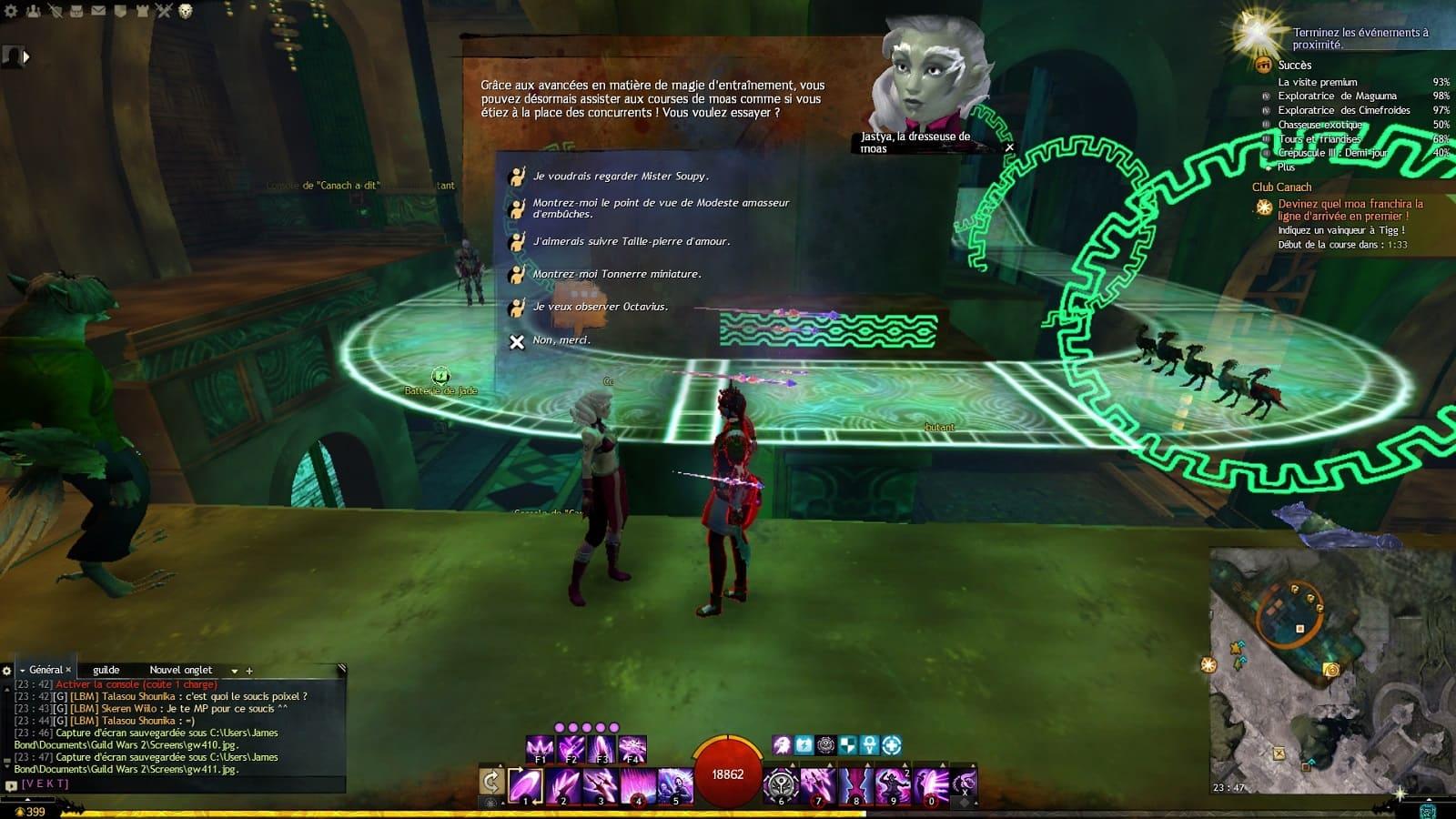
Task: Open the mail envelope icon
Action: coord(98,11)
